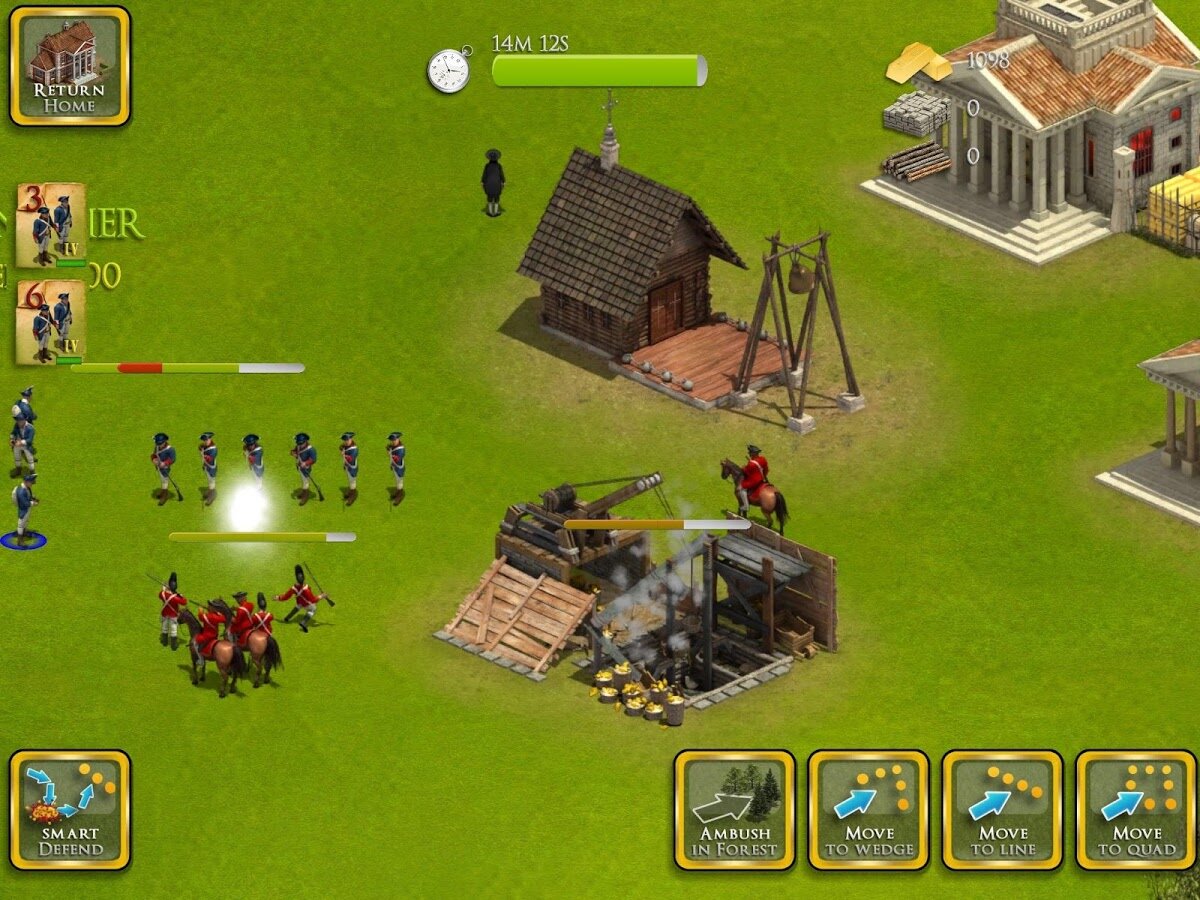Select the Move to Wedge formation

pyautogui.click(x=868, y=810)
